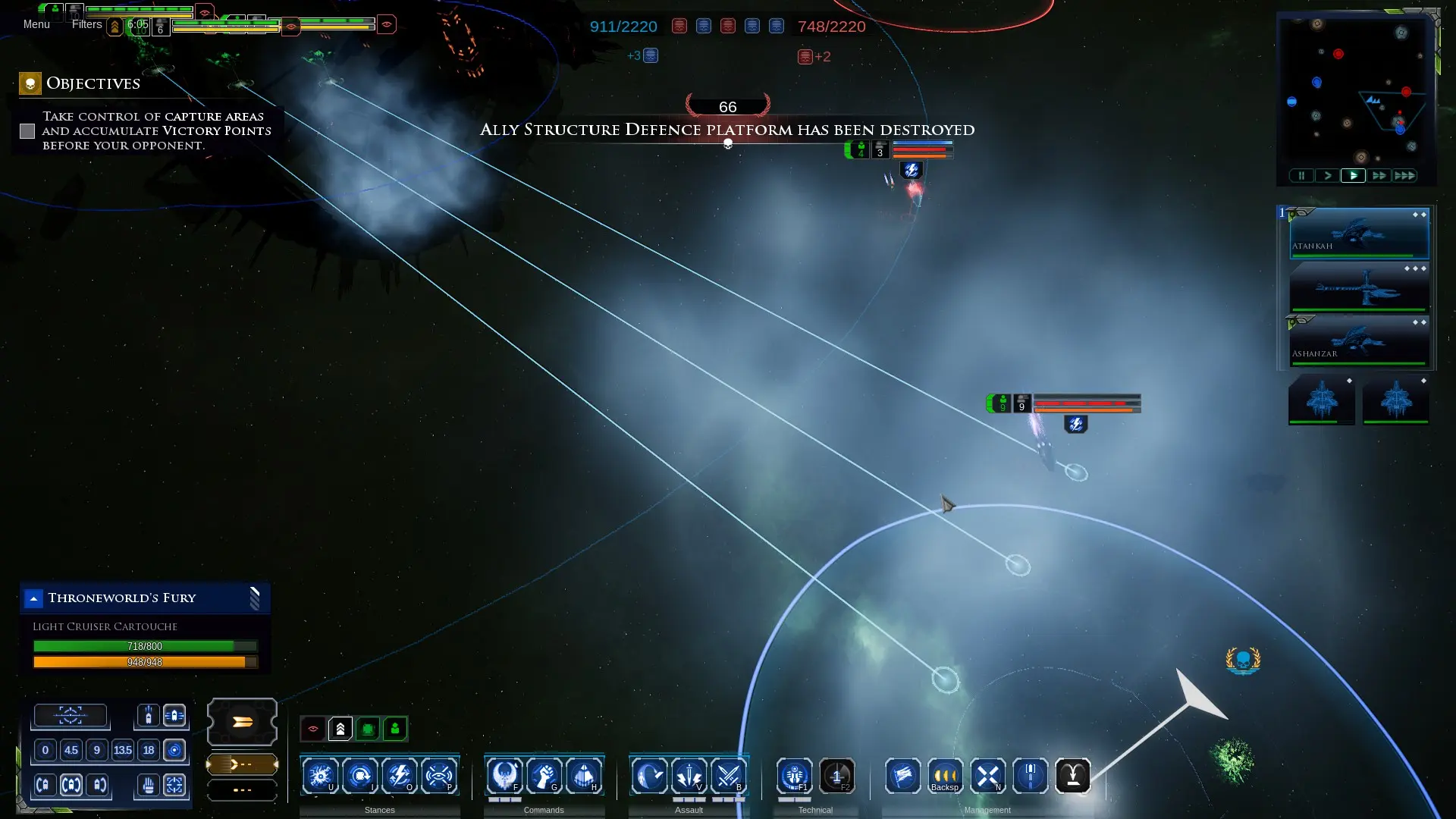1456x819 pixels.
Task: Set engagement range to 0
Action: pyautogui.click(x=45, y=751)
